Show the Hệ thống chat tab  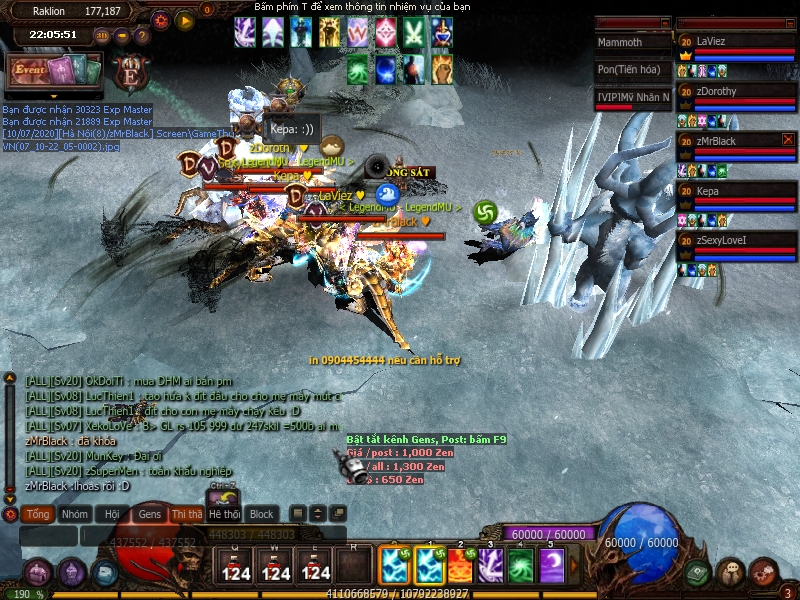[x=224, y=514]
